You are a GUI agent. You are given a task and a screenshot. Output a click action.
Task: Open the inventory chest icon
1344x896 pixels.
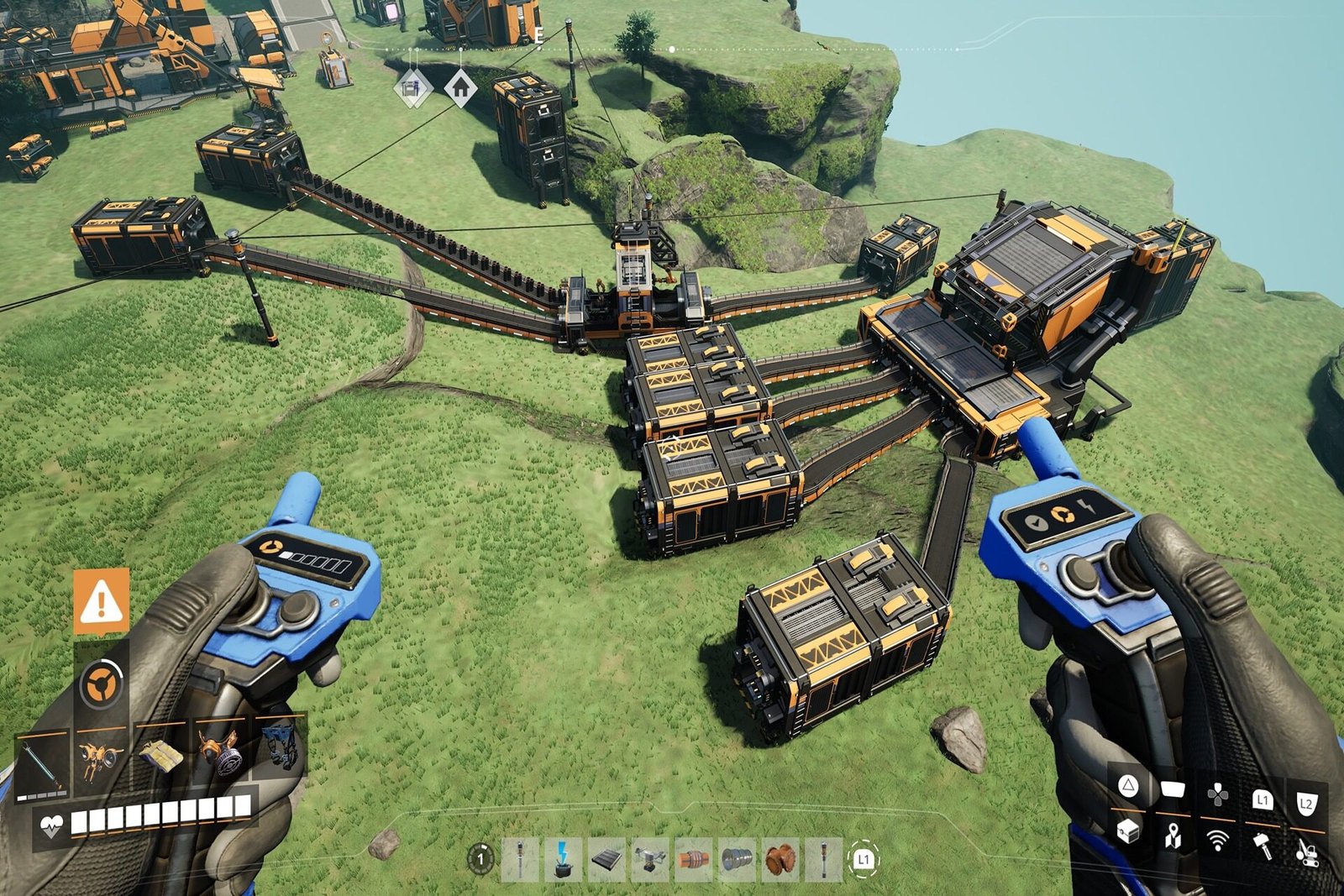(x=1127, y=831)
